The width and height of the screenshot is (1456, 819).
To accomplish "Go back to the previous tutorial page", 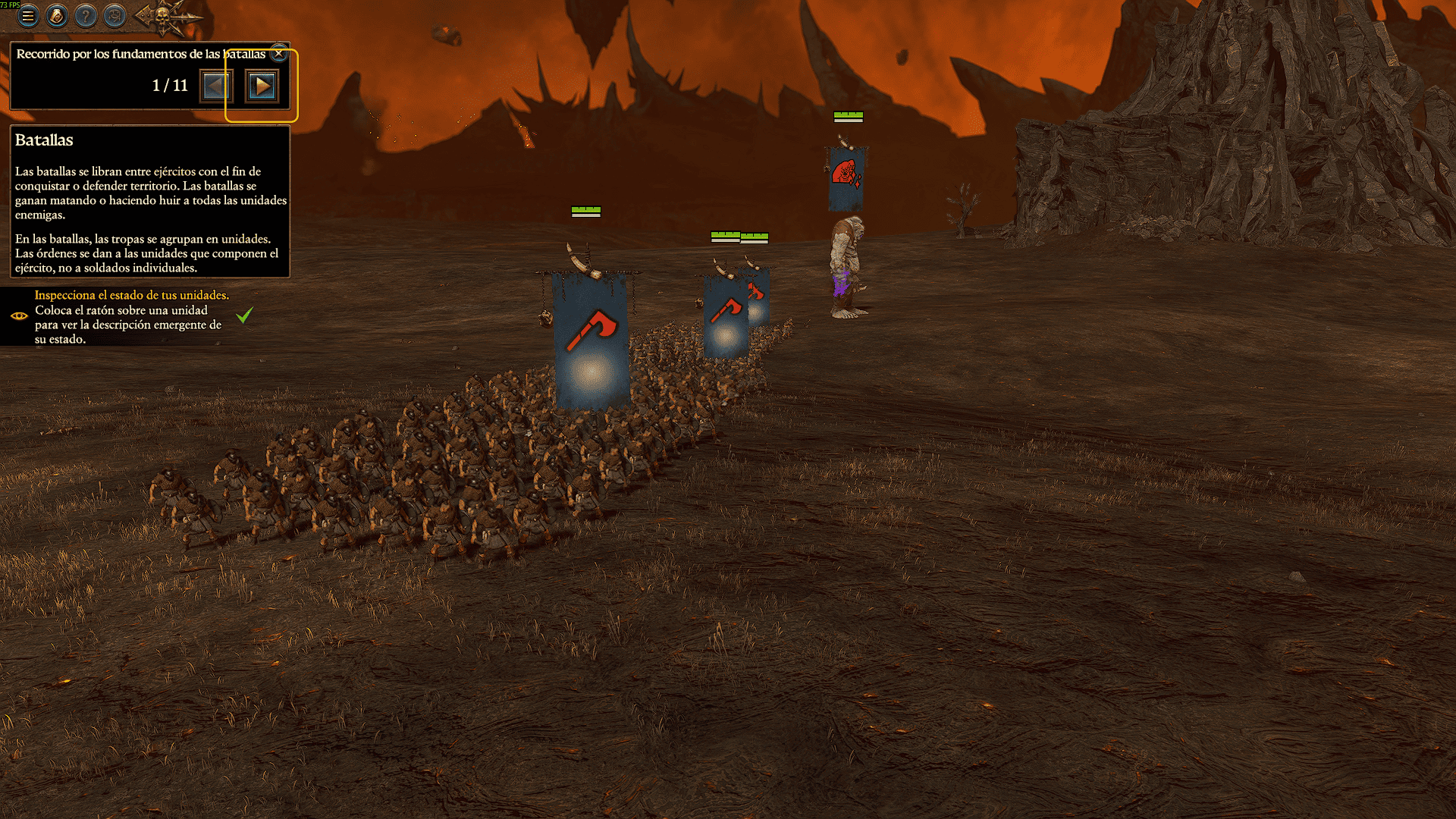I will pos(216,86).
